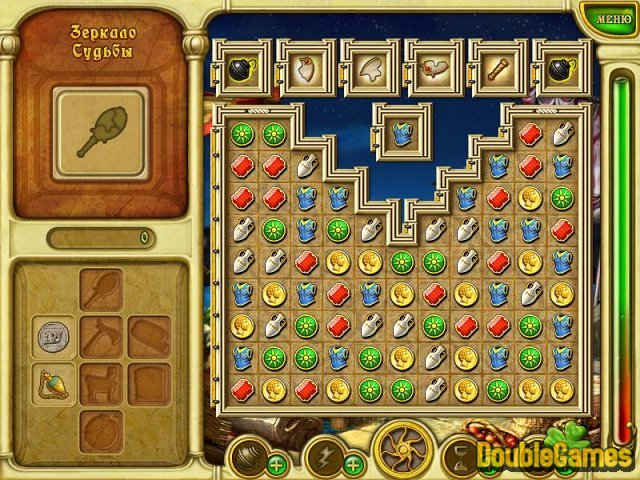Screen dimensions: 640x480
Task: Click the Зеркало Судьбы mirror artifact display
Action: [101, 126]
